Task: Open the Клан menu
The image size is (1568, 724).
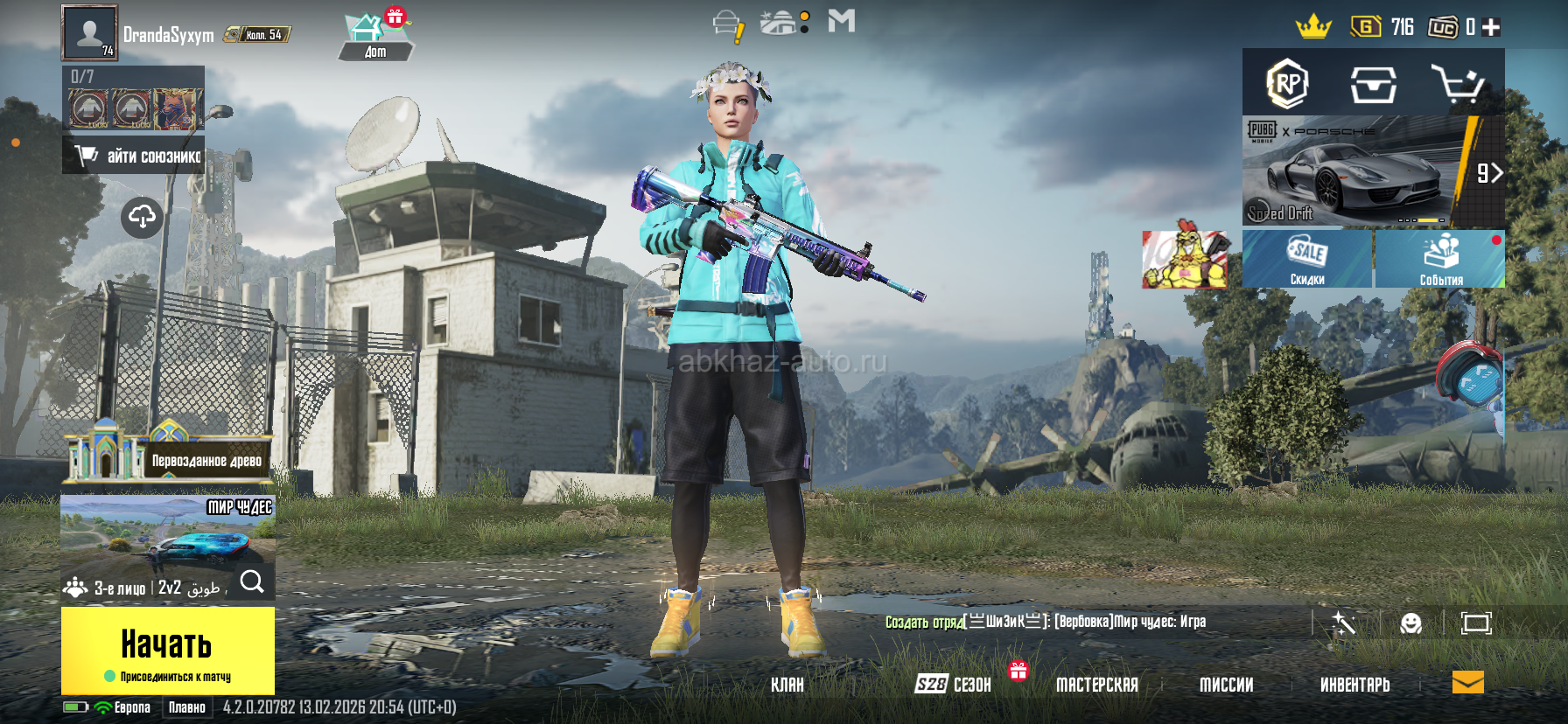Action: tap(787, 685)
